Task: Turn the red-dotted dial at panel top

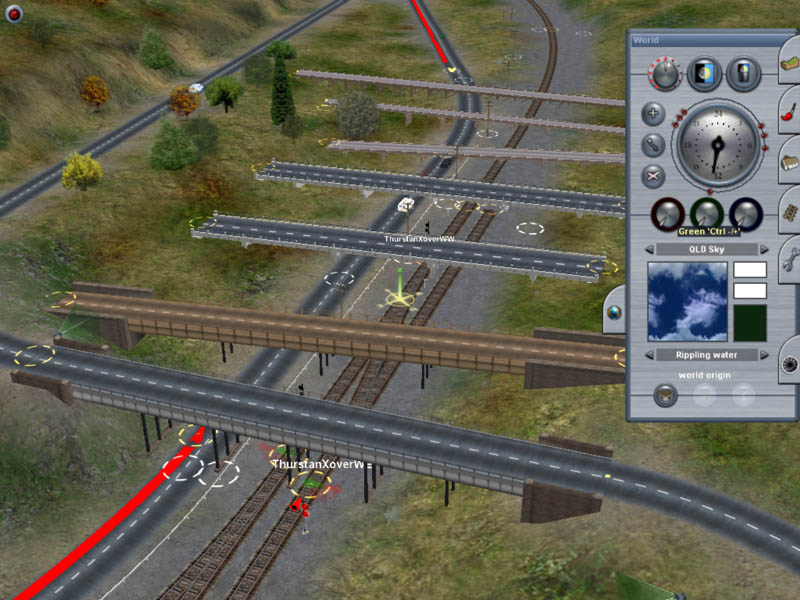Action: tap(664, 73)
